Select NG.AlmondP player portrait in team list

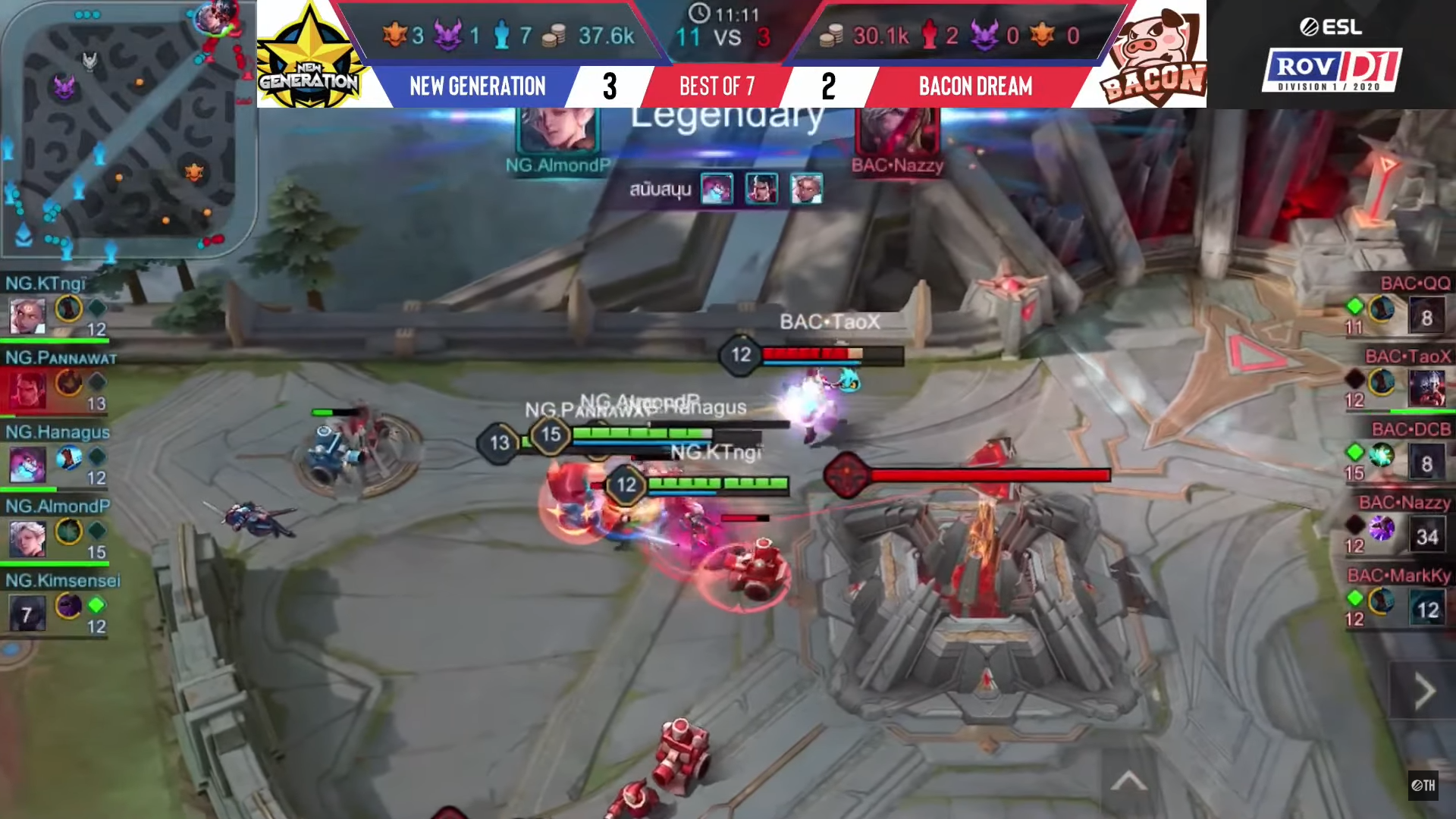[x=27, y=538]
